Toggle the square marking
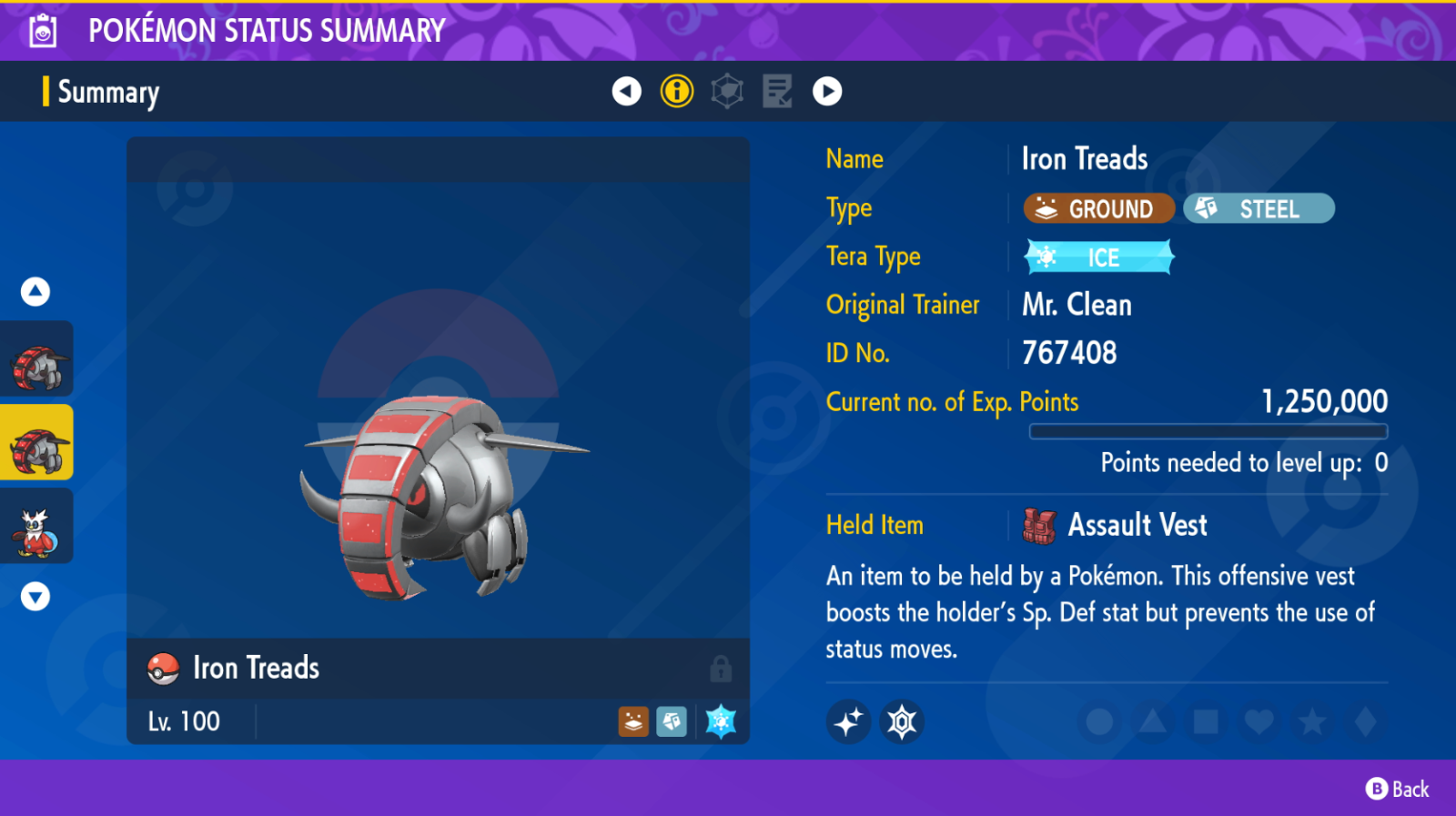Screen dimensions: 1456x816 pyautogui.click(x=1206, y=722)
